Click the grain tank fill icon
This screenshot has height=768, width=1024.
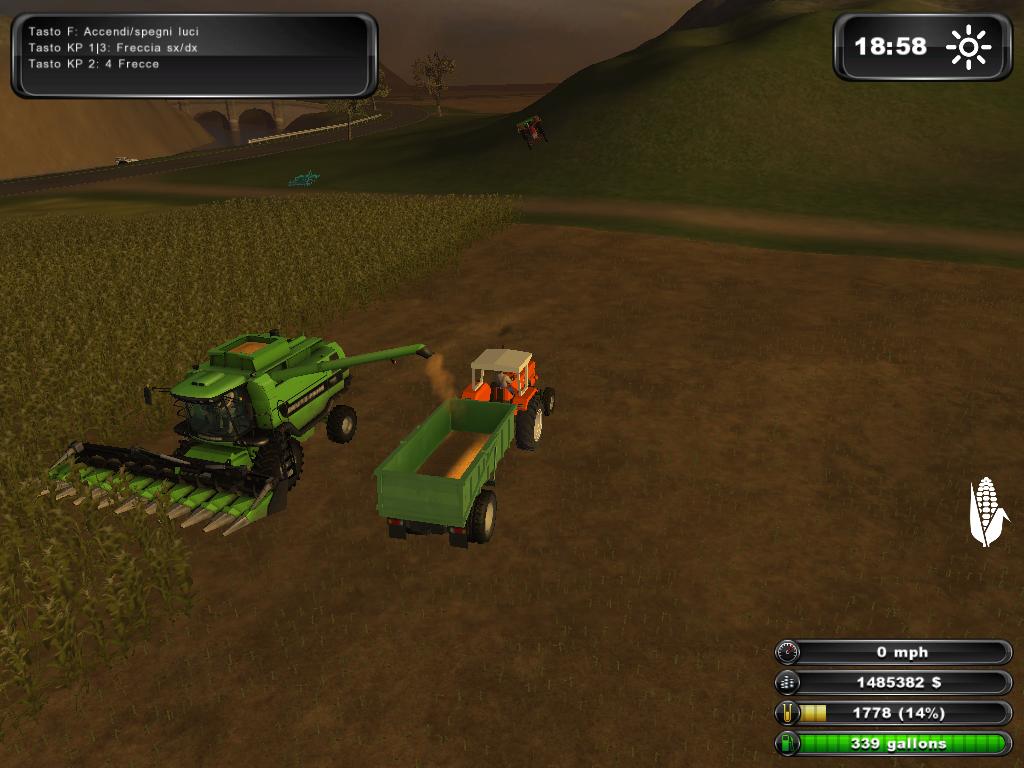coord(788,713)
